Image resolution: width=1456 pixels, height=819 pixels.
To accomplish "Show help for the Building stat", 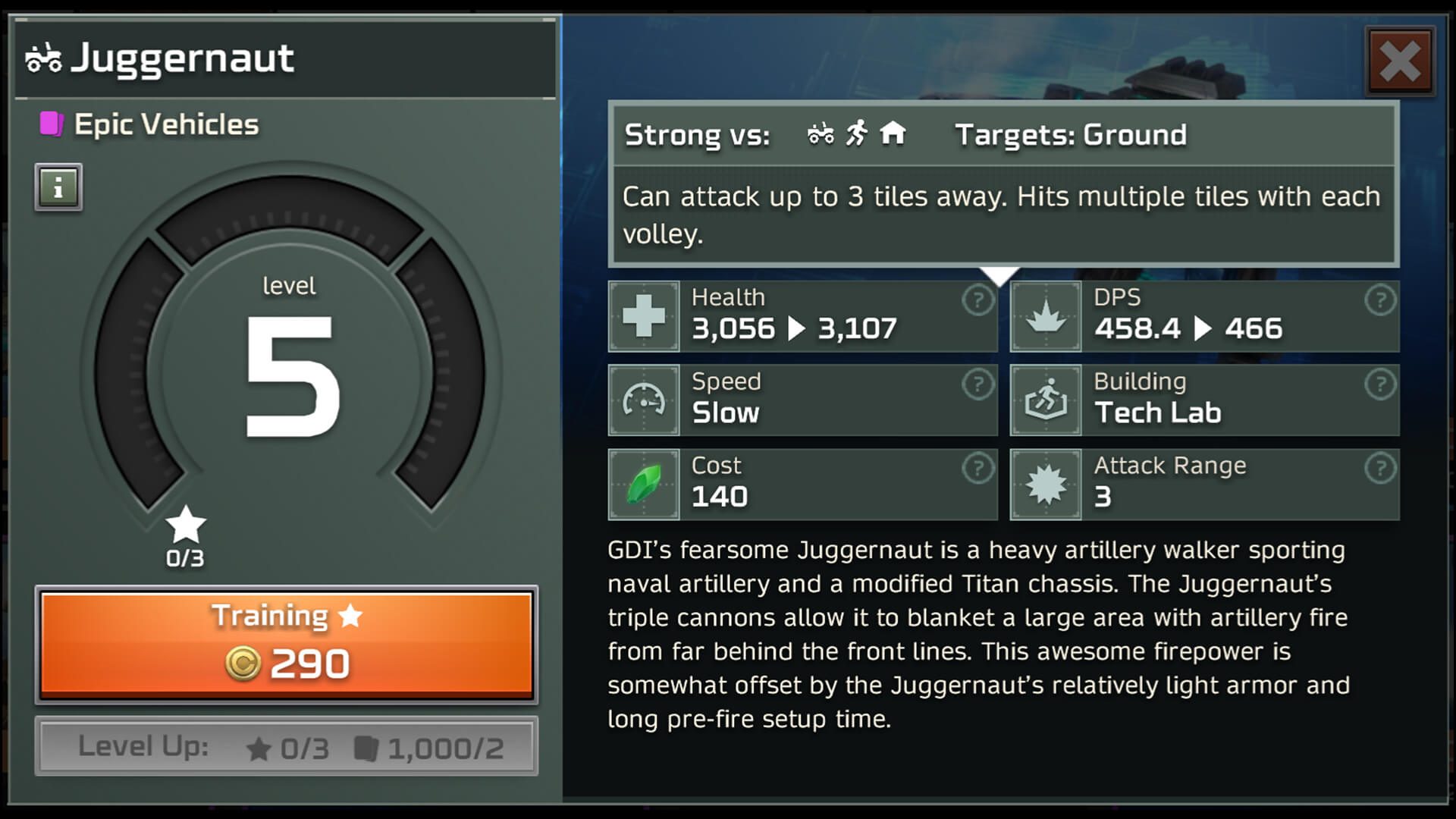I will pos(1379,384).
